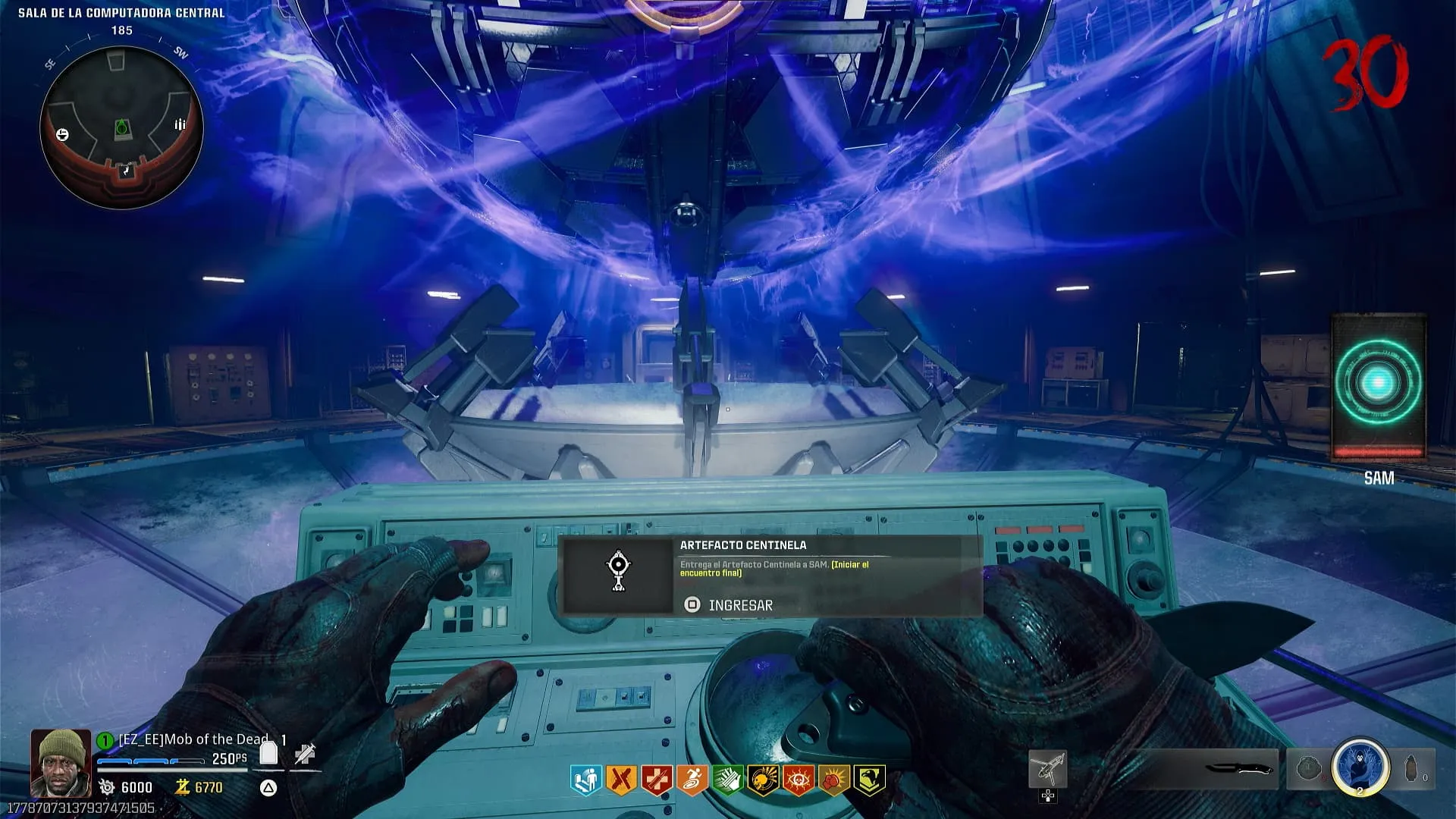Activate the hooded figure field upgrade

(x=1360, y=767)
